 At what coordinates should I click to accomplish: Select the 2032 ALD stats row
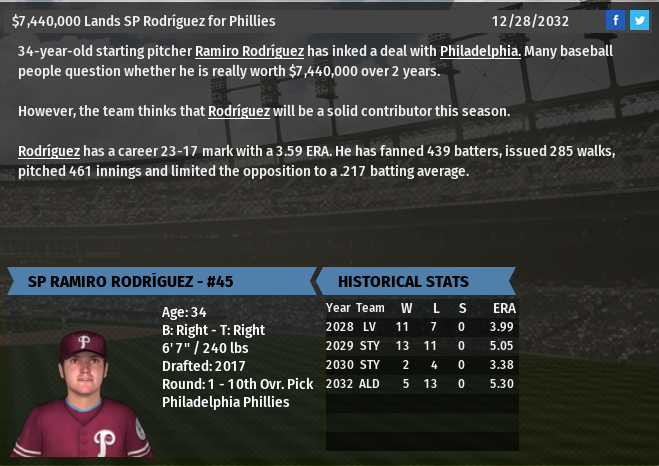(421, 384)
